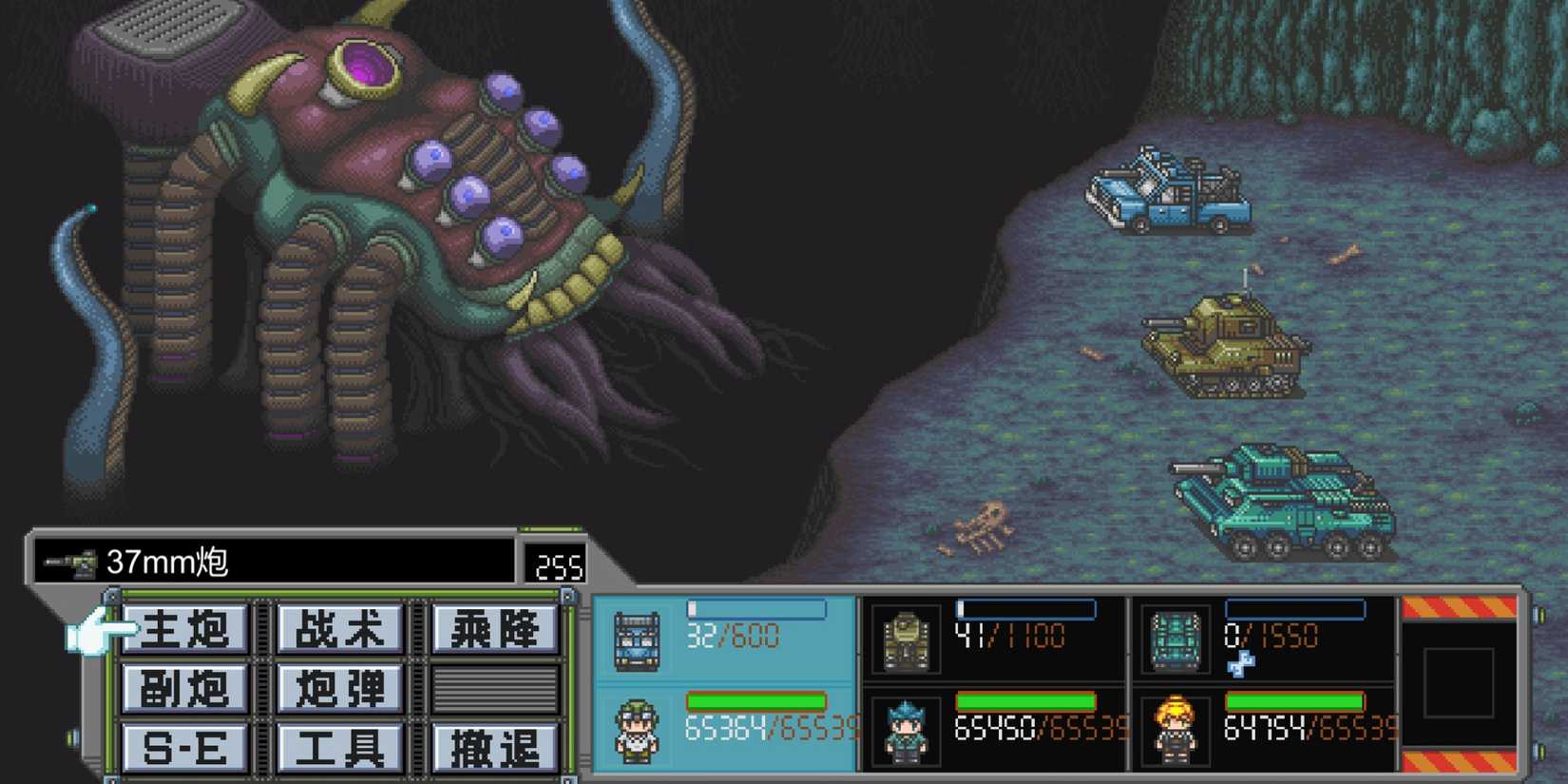The image size is (1568, 784).
Task: Choose the 战术 tactics command
Action: click(x=339, y=628)
